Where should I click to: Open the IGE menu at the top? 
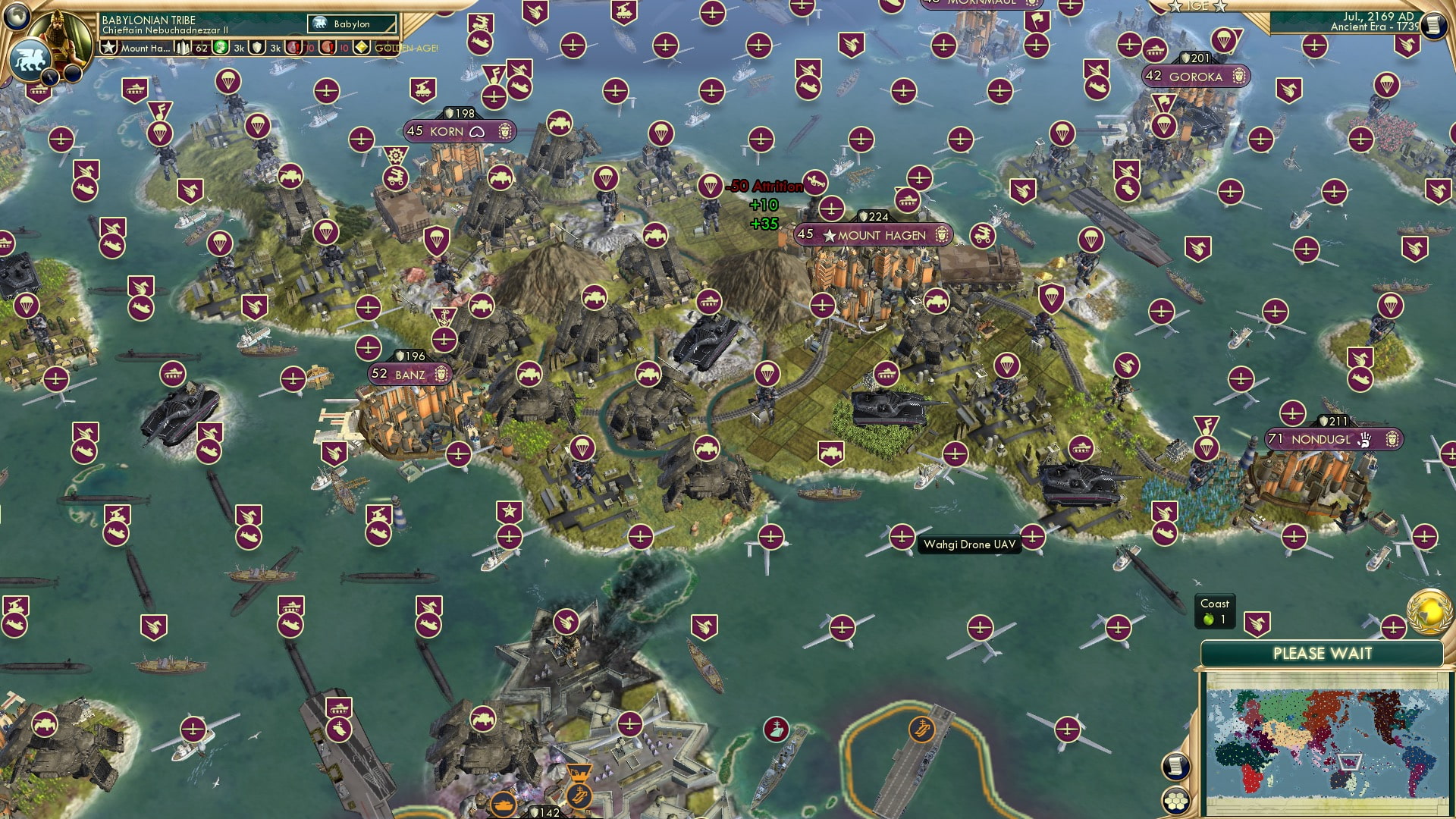click(x=1197, y=5)
